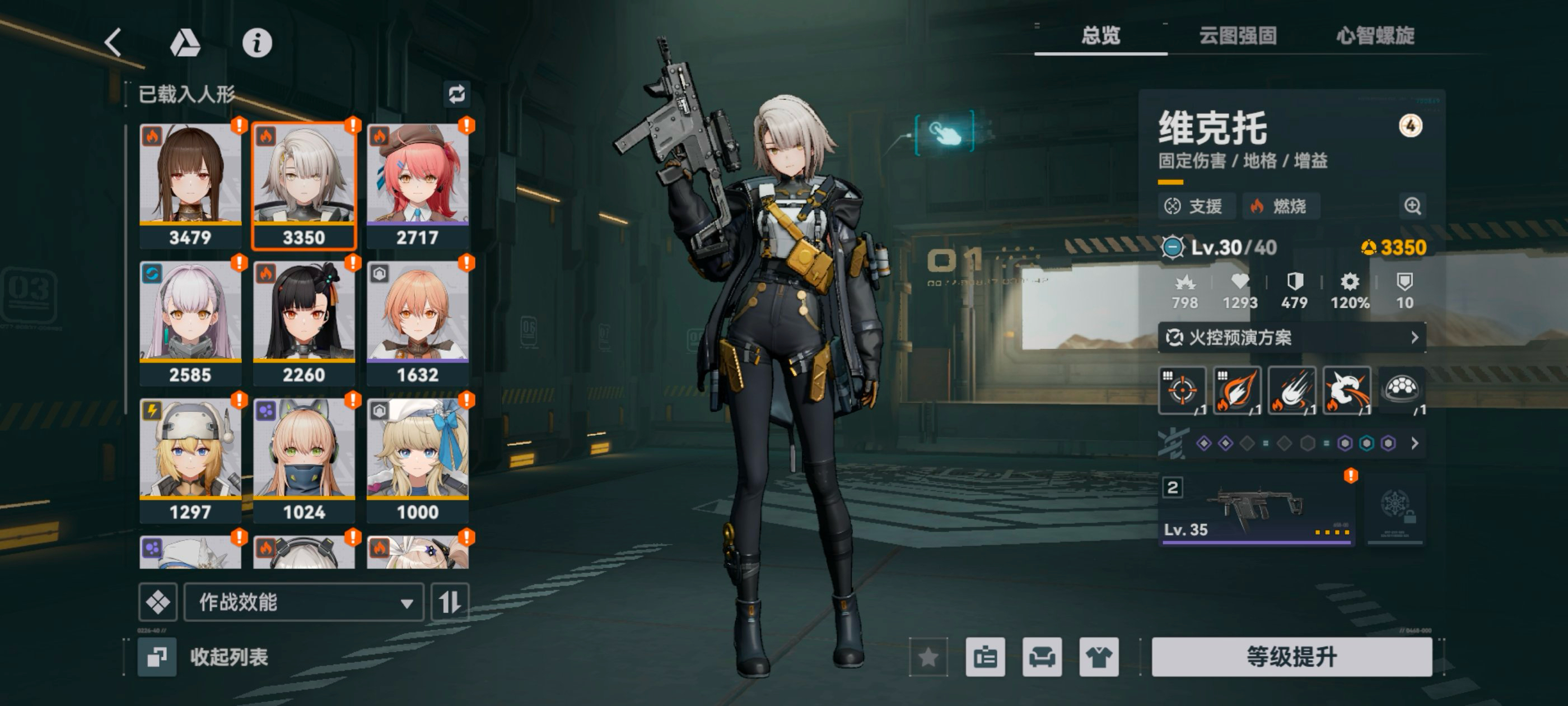Switch to the 心智螺旋 tab
The height and width of the screenshot is (706, 1568).
click(1375, 36)
